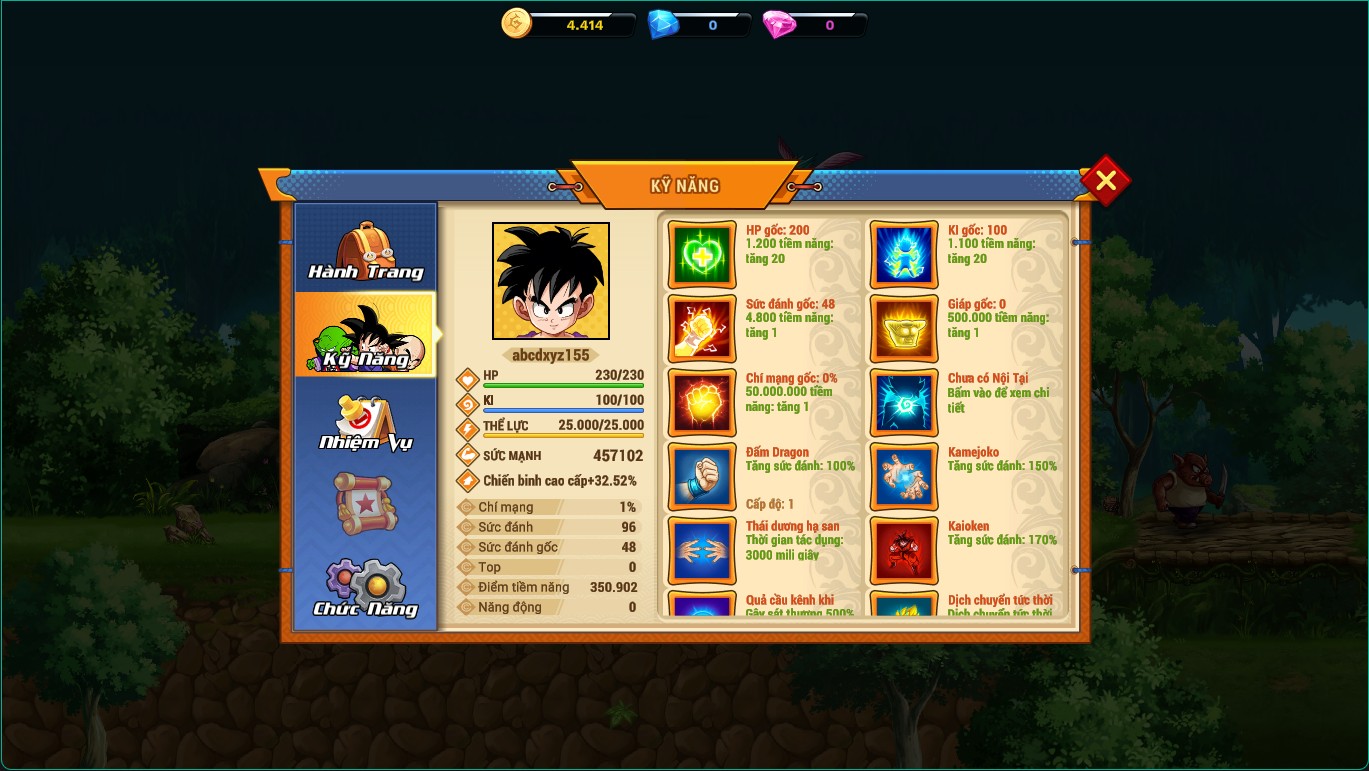
Task: Open the scroll with star tab
Action: point(366,503)
